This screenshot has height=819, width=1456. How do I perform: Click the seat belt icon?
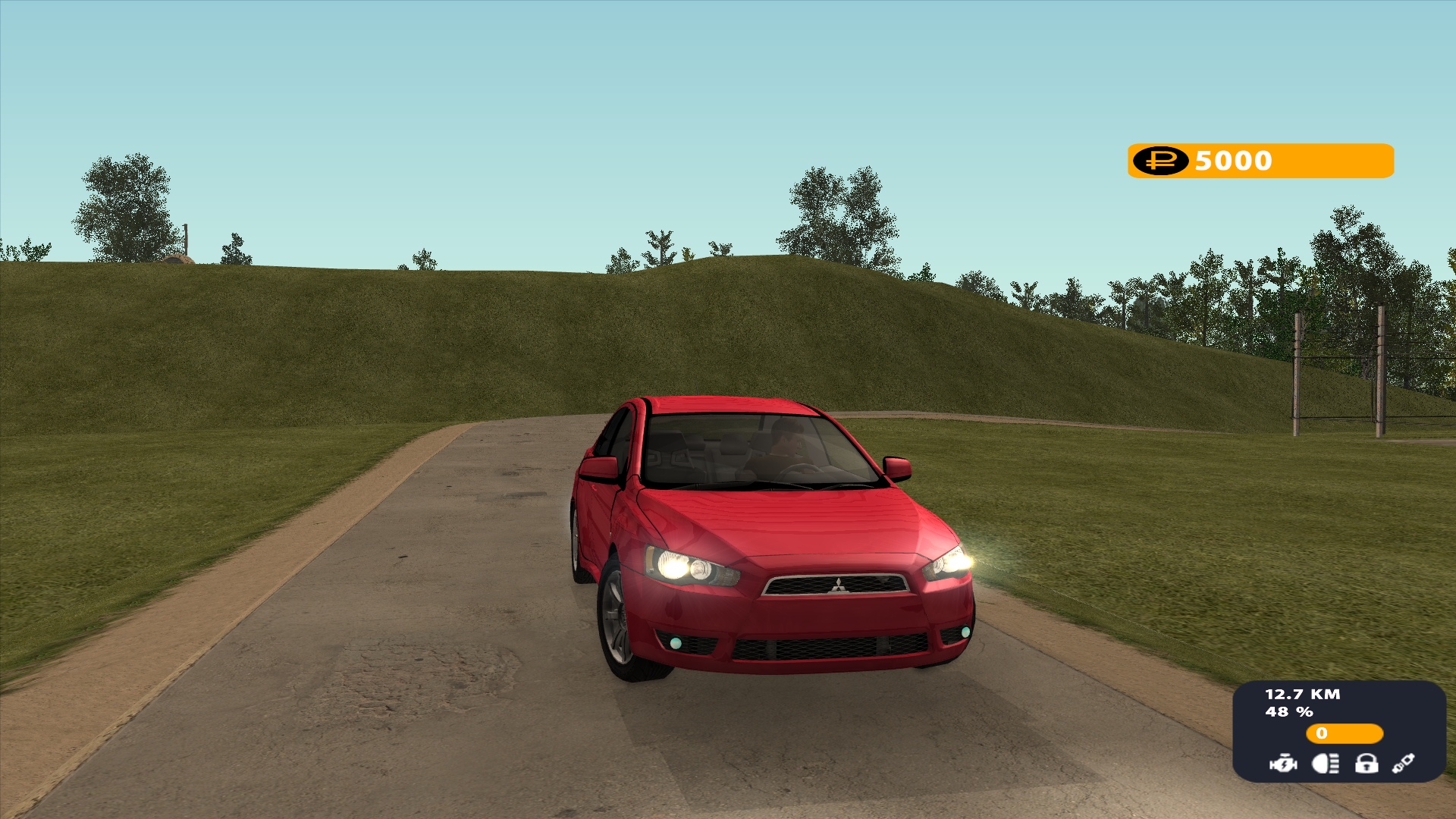click(x=1404, y=763)
